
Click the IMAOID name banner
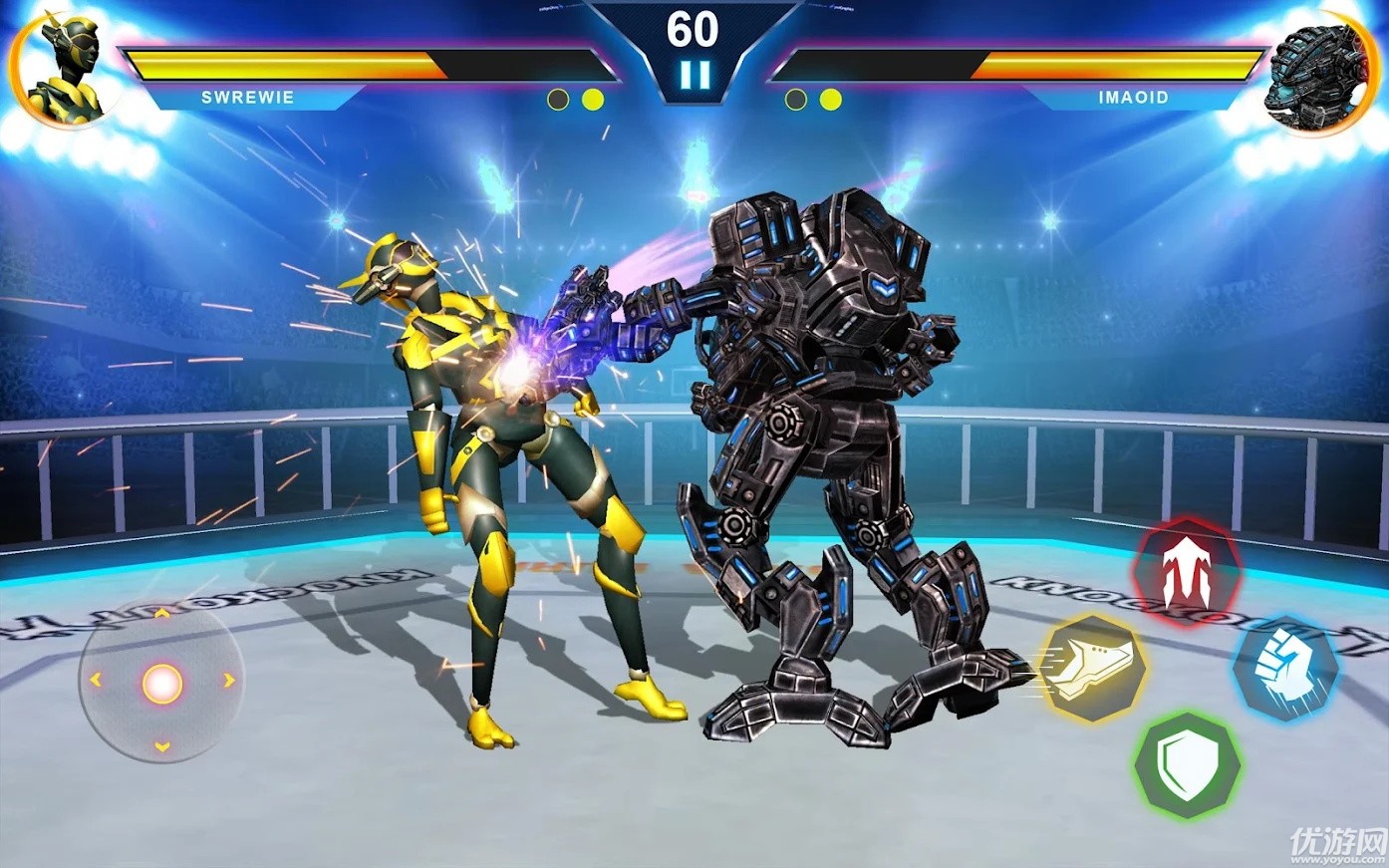tap(1132, 98)
